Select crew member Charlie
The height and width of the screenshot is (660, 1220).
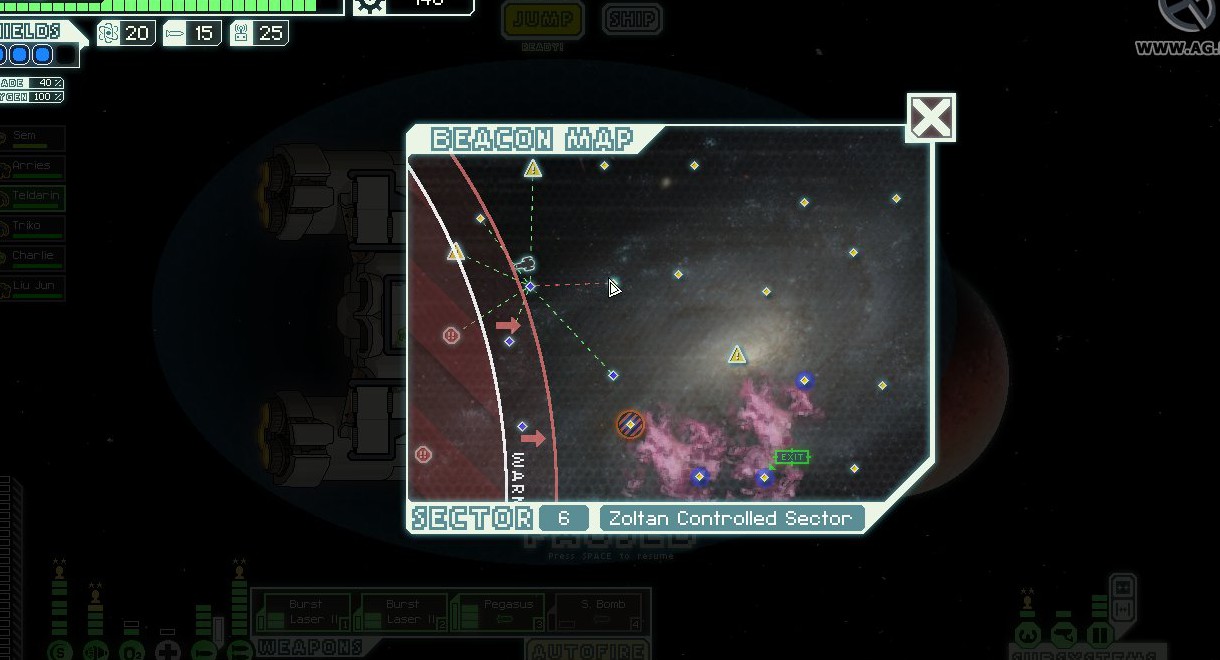[34, 258]
